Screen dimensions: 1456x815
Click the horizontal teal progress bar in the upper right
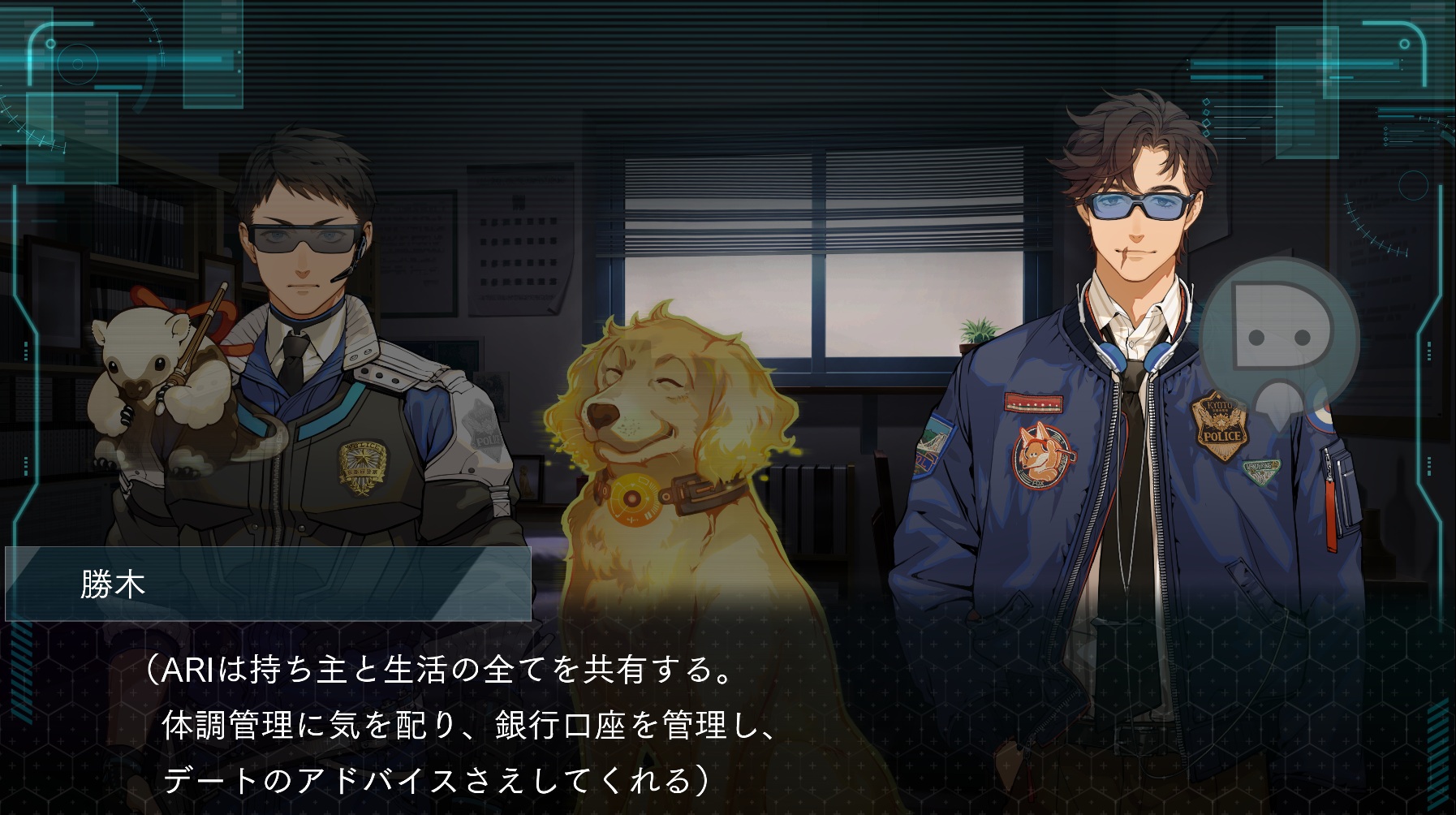tap(1294, 65)
